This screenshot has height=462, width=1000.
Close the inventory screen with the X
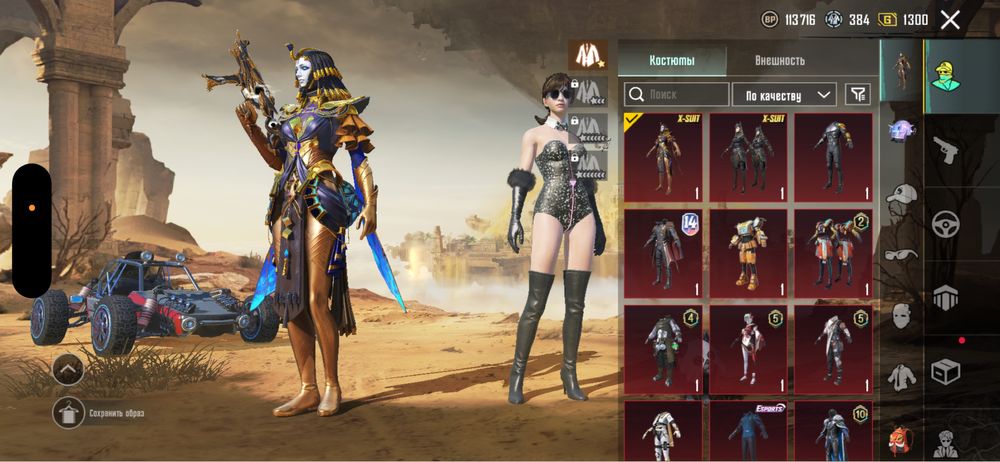(950, 19)
